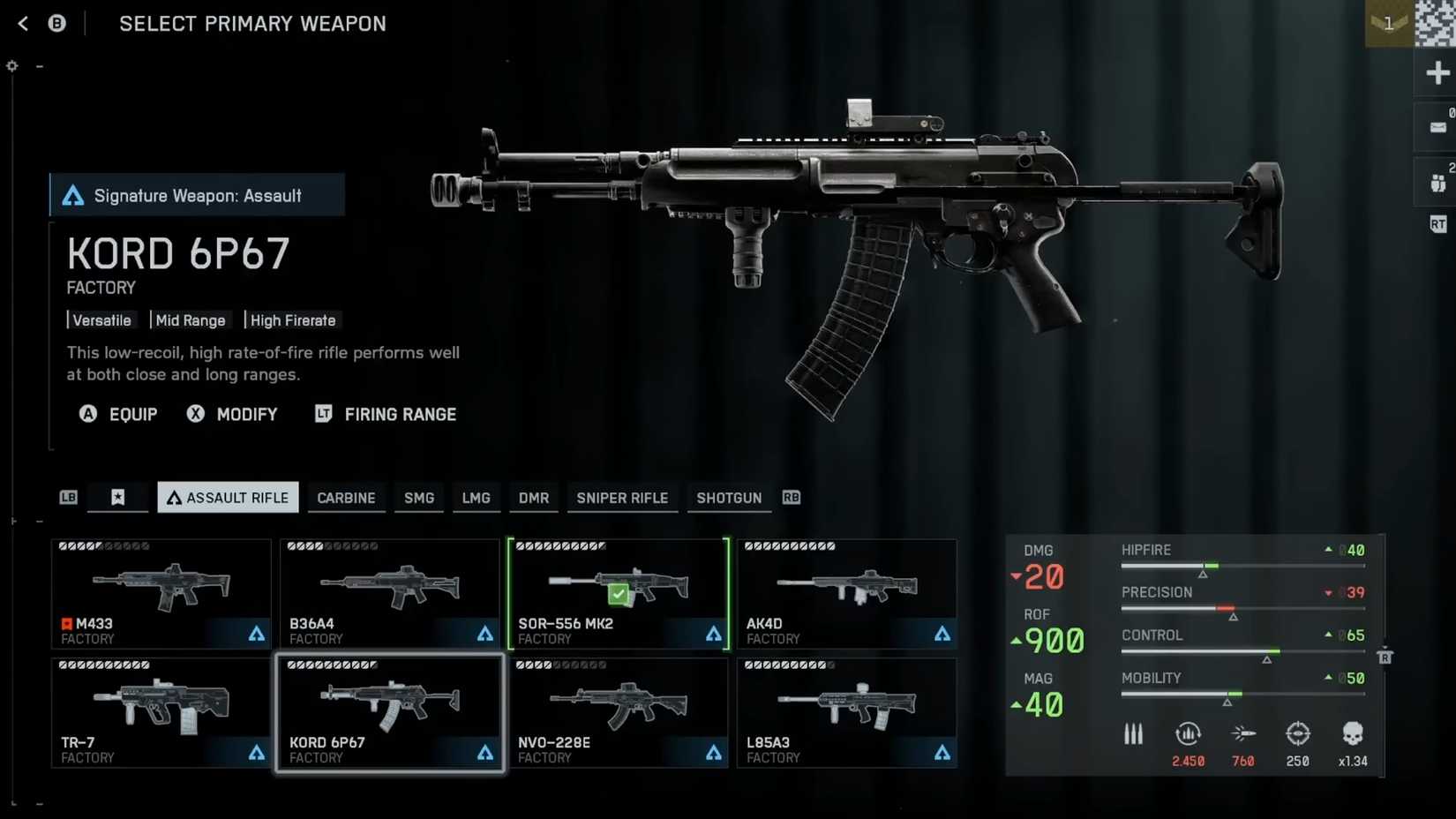Select the NVO-228E weapon tile
This screenshot has width=1456, height=819.
click(x=619, y=712)
